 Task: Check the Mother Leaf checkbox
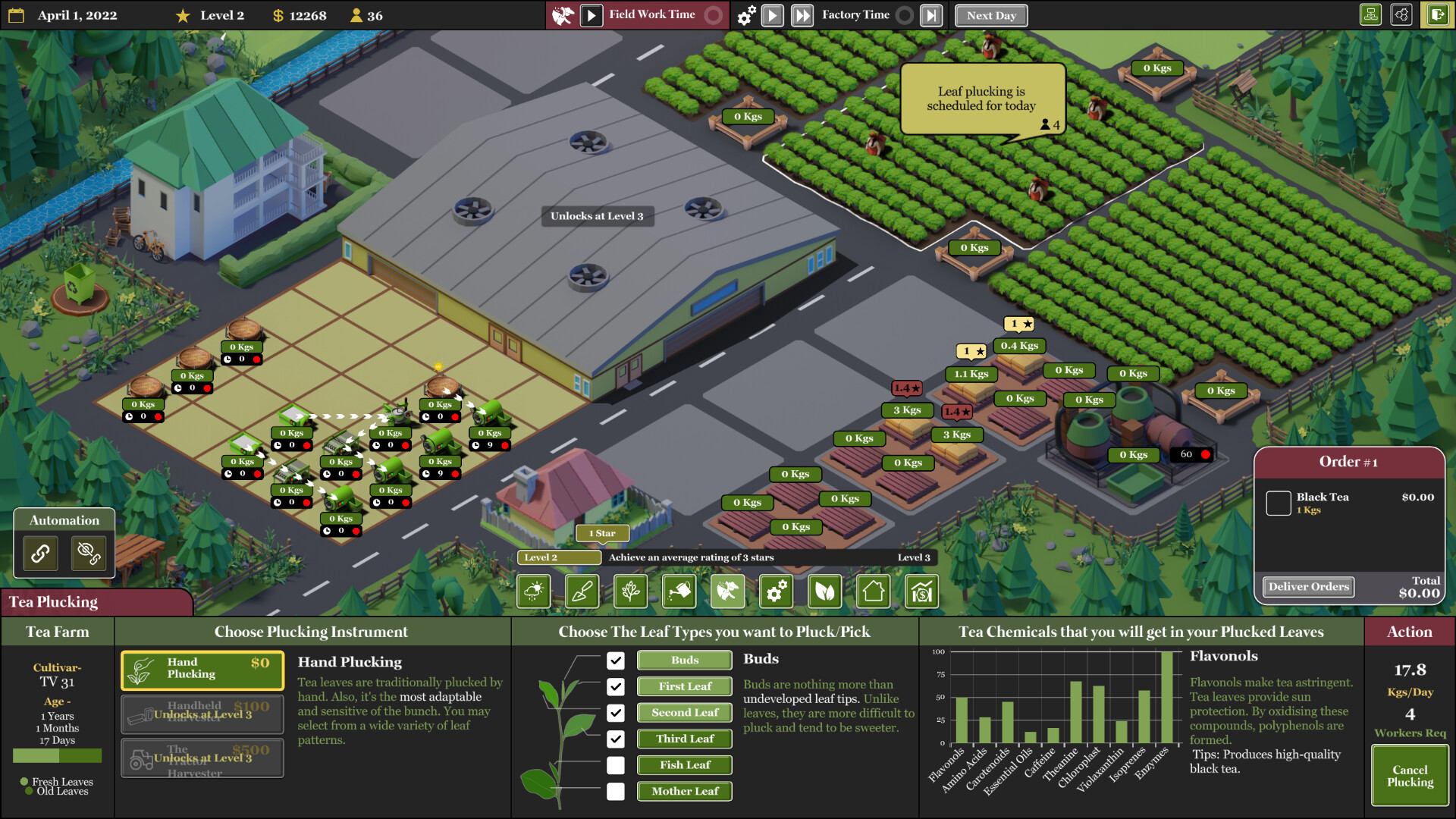click(616, 791)
